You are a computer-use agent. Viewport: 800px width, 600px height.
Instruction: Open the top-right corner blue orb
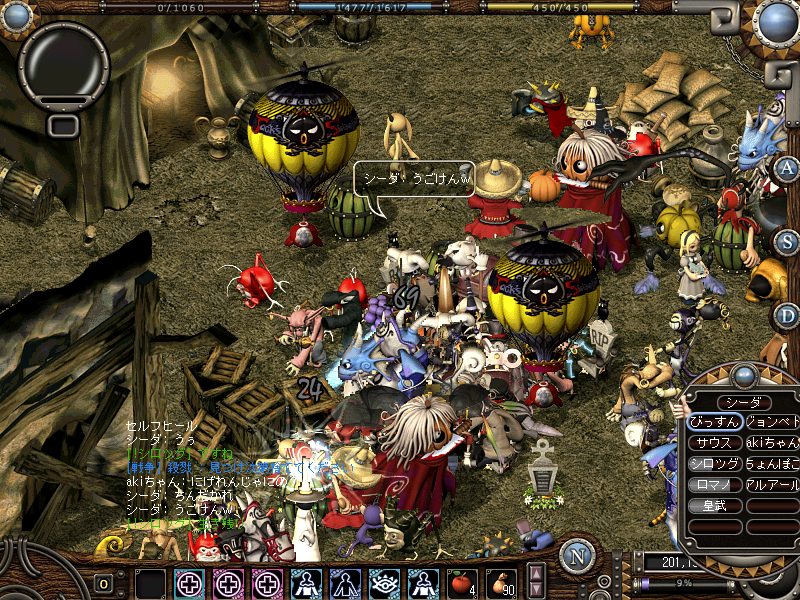pos(776,20)
